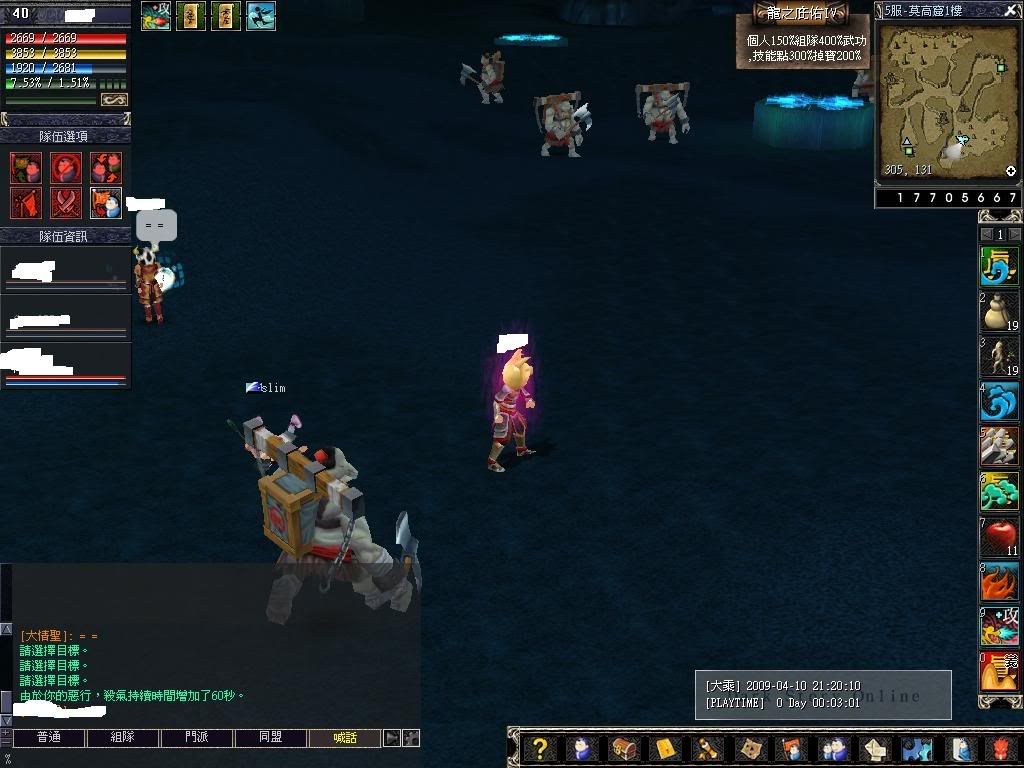Open the two-character party icon in bottom bar
The image size is (1024, 768).
[x=833, y=748]
